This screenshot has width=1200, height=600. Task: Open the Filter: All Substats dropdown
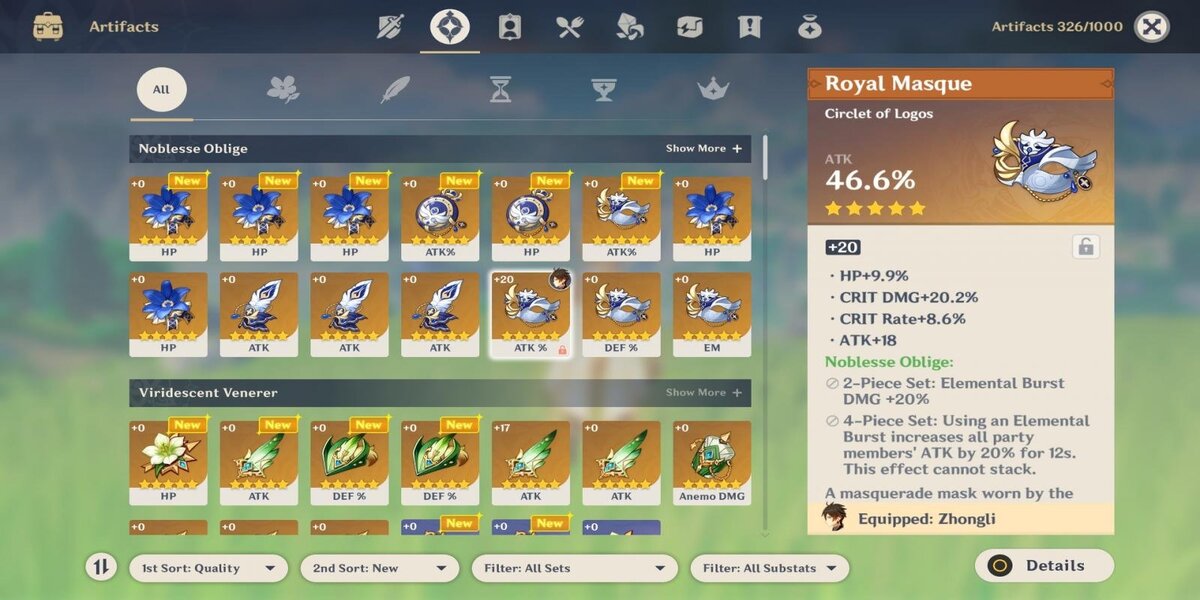(769, 568)
